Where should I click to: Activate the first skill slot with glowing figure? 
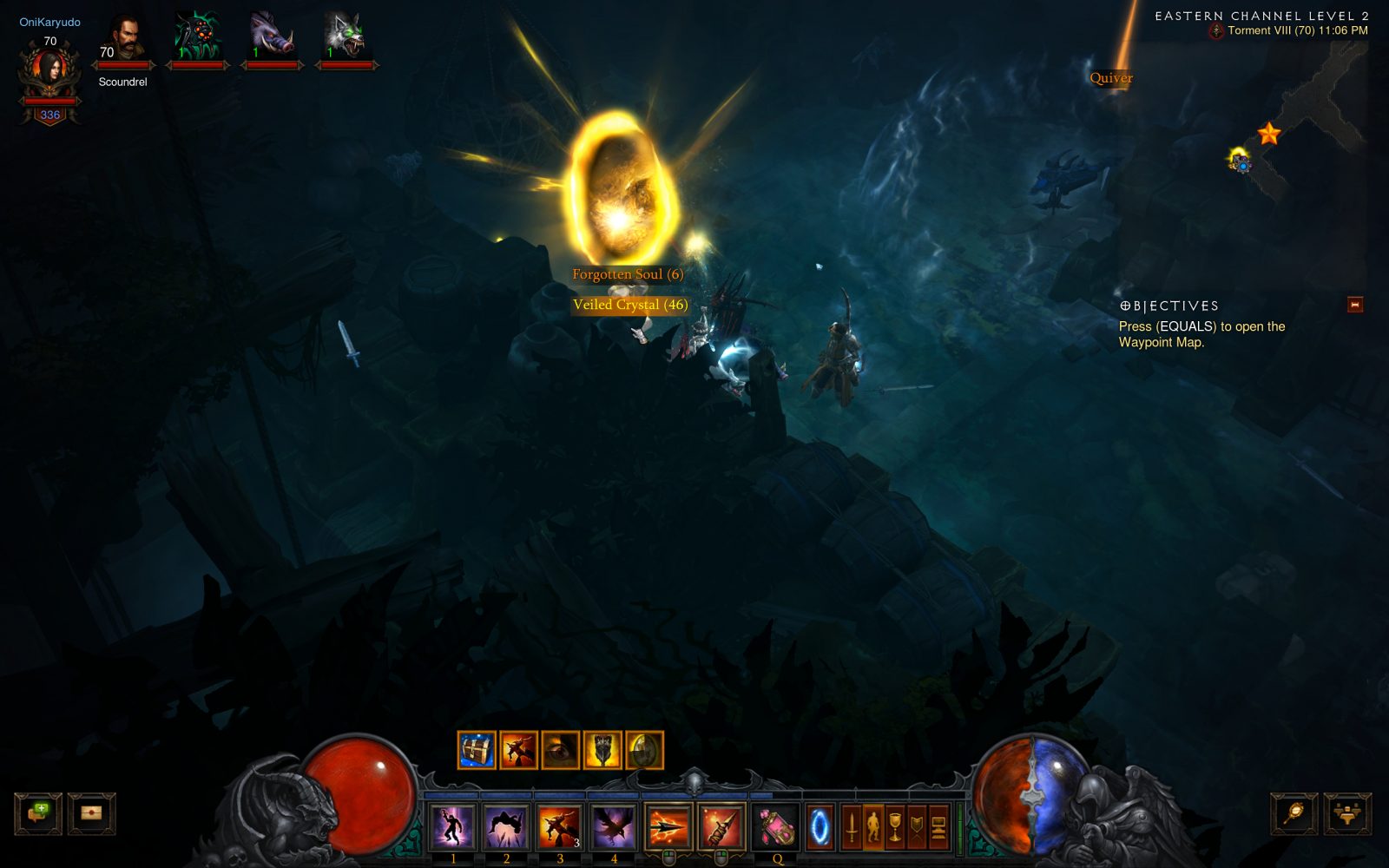[453, 826]
